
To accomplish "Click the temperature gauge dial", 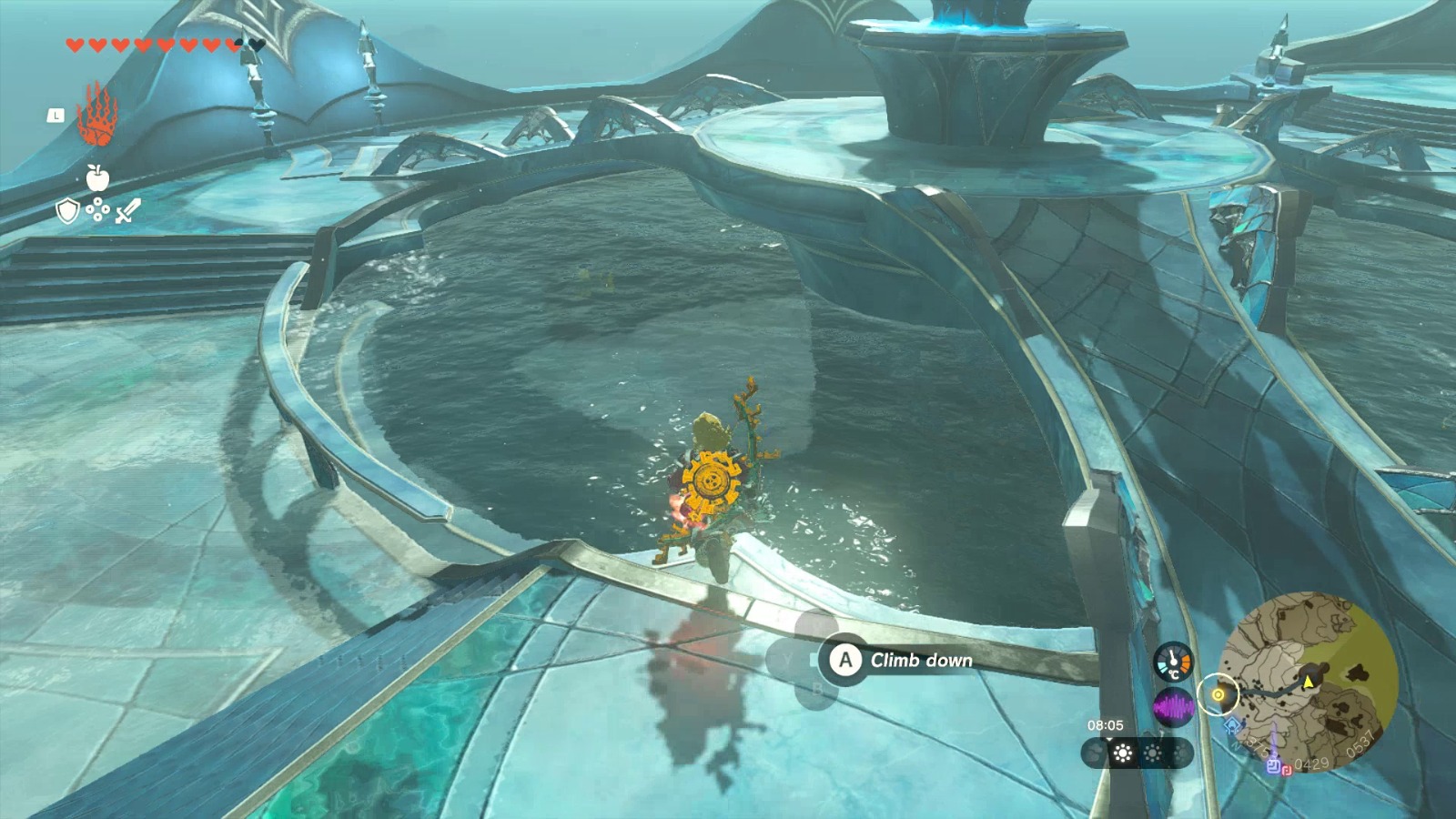I will tap(1172, 662).
